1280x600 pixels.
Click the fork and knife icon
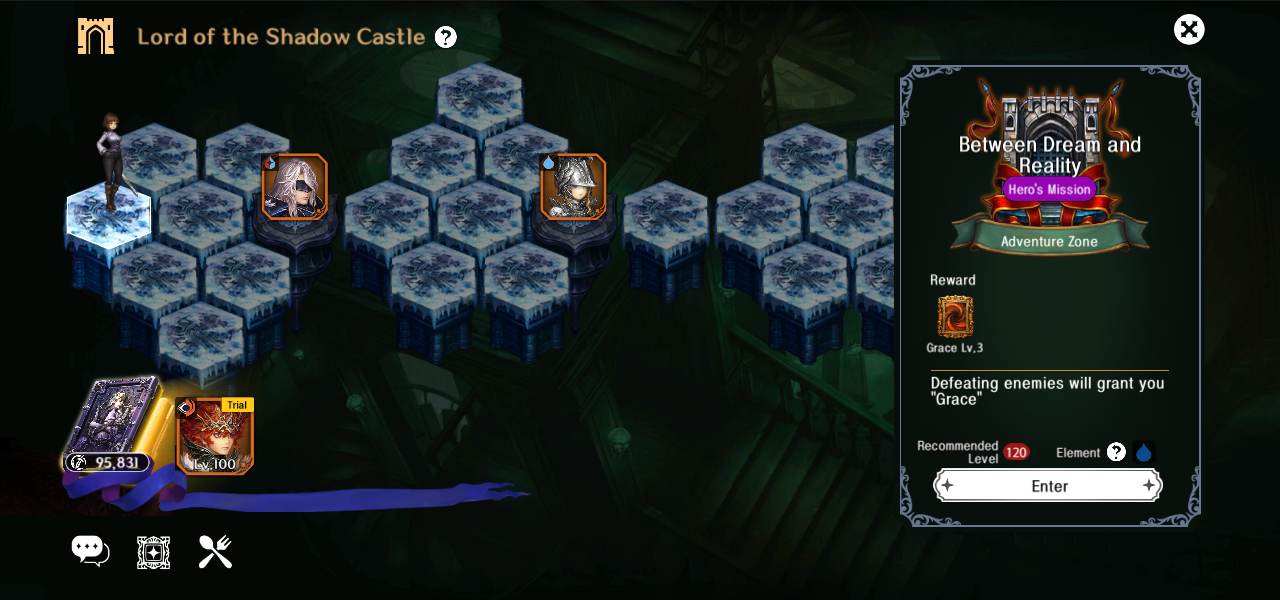pyautogui.click(x=215, y=551)
